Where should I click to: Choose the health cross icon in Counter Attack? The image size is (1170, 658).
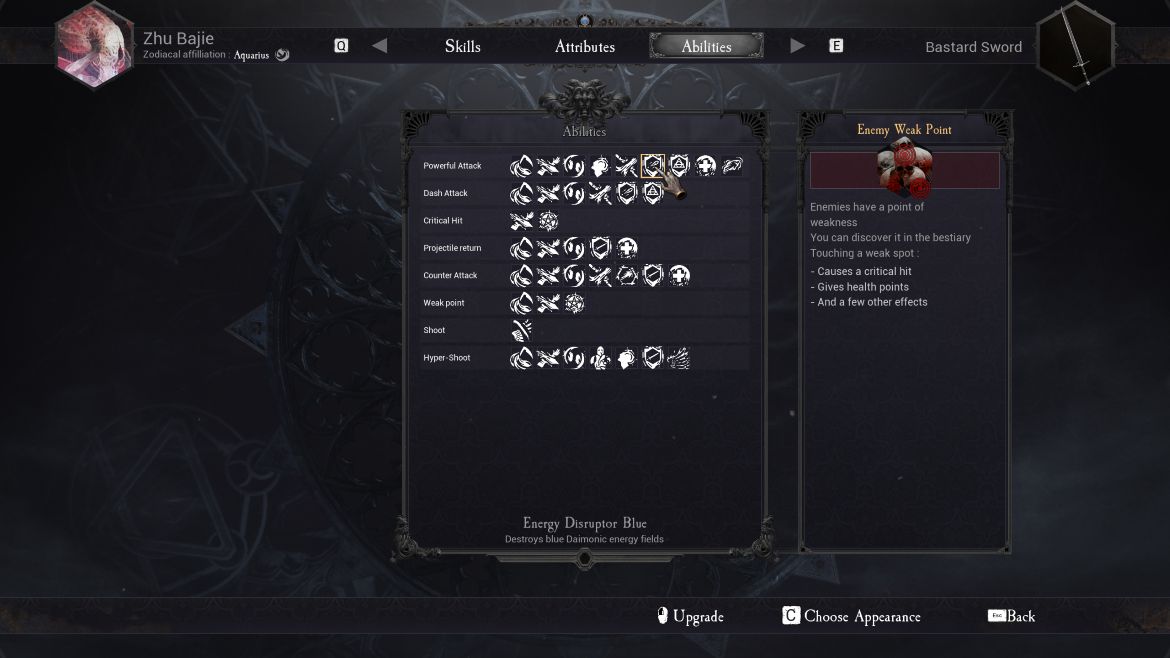679,275
